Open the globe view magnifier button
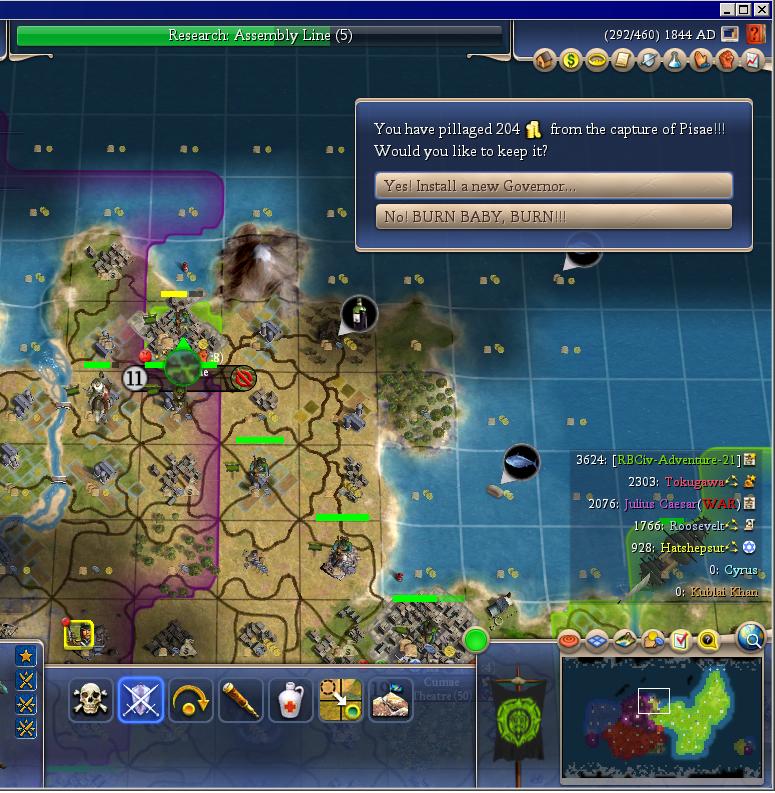 [750, 637]
